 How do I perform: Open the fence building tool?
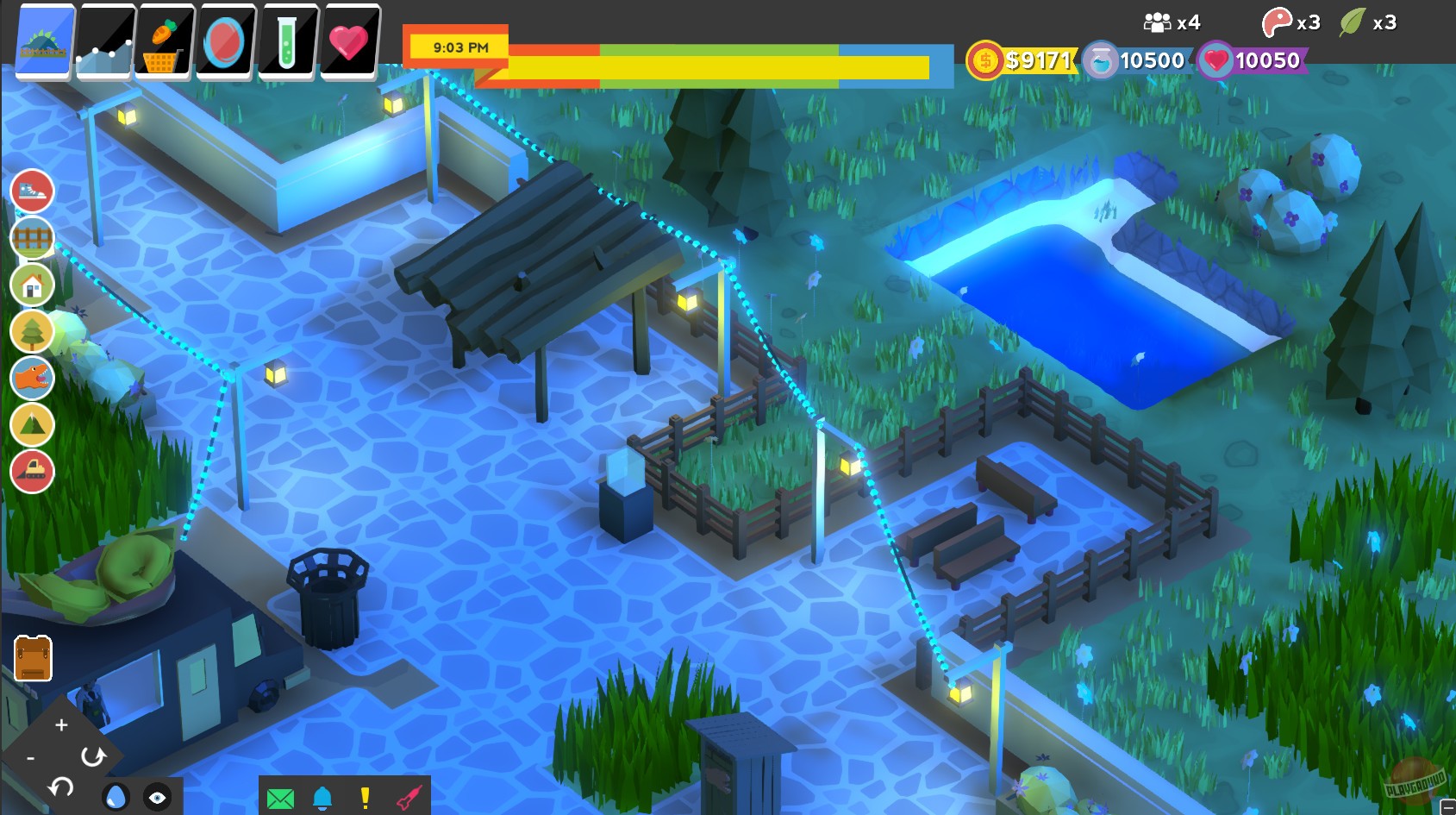tap(33, 239)
